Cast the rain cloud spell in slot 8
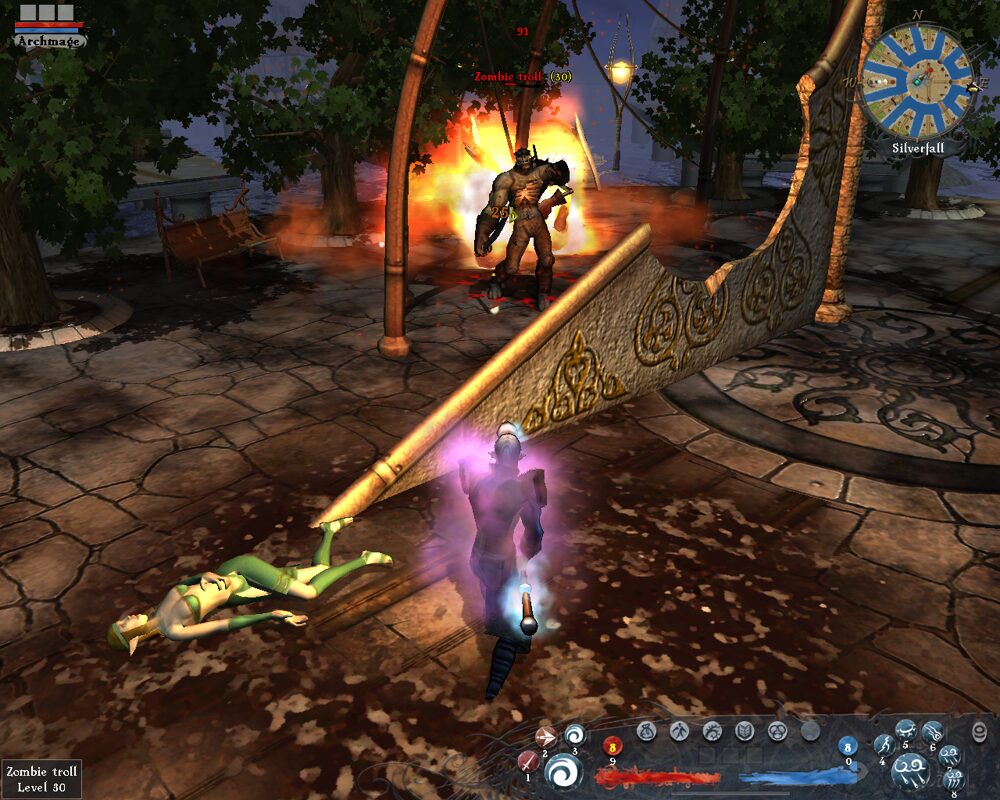Viewport: 1000px width, 800px height. click(x=953, y=779)
